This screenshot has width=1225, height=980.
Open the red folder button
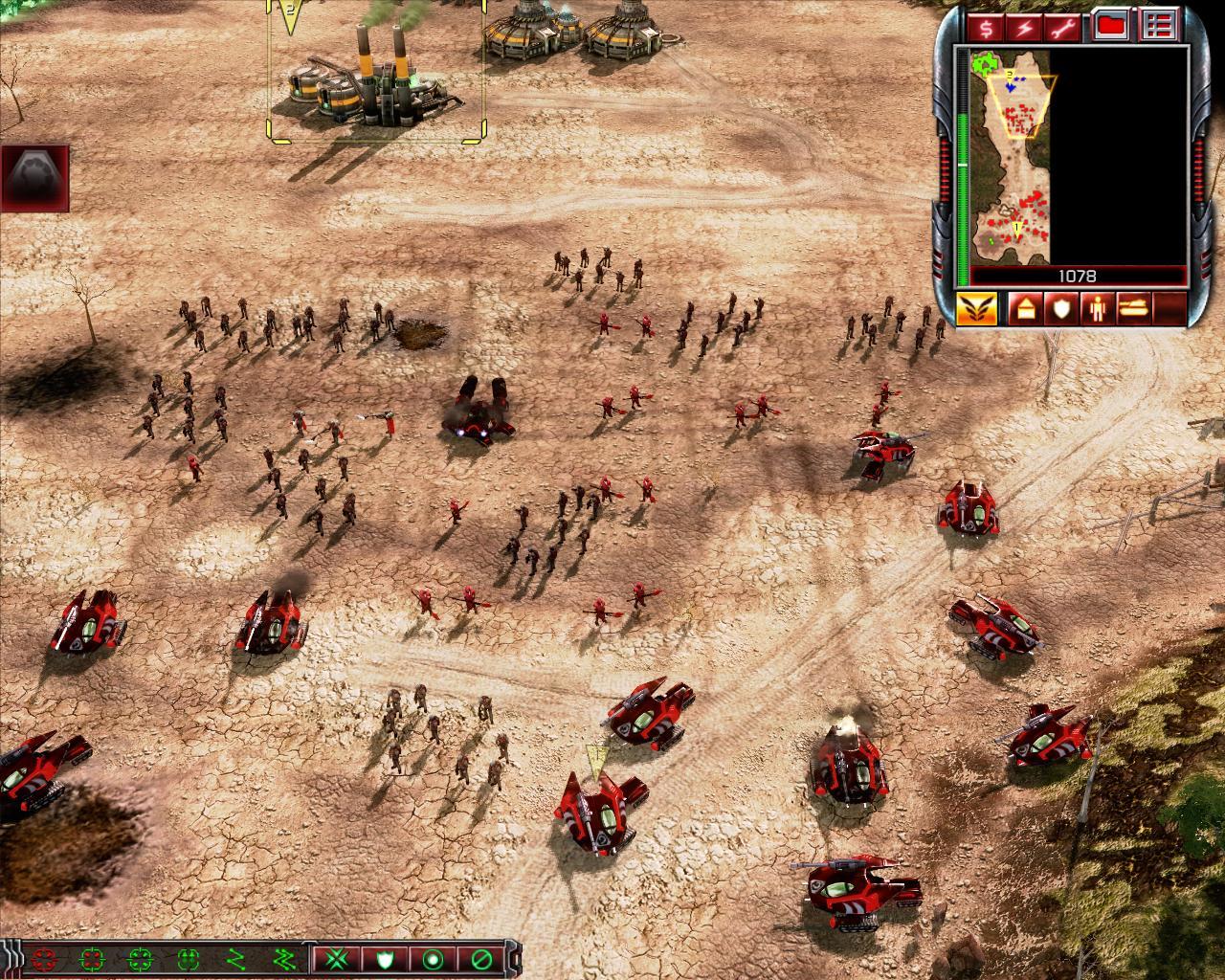(x=1112, y=26)
